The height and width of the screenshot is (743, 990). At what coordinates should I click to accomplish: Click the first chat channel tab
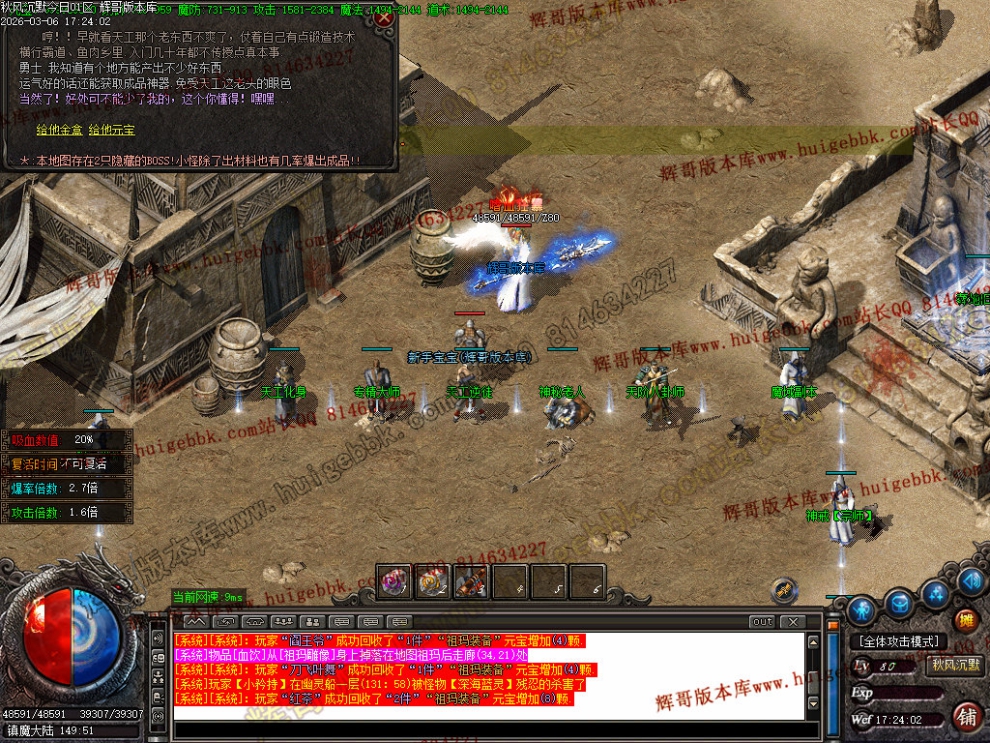point(190,622)
